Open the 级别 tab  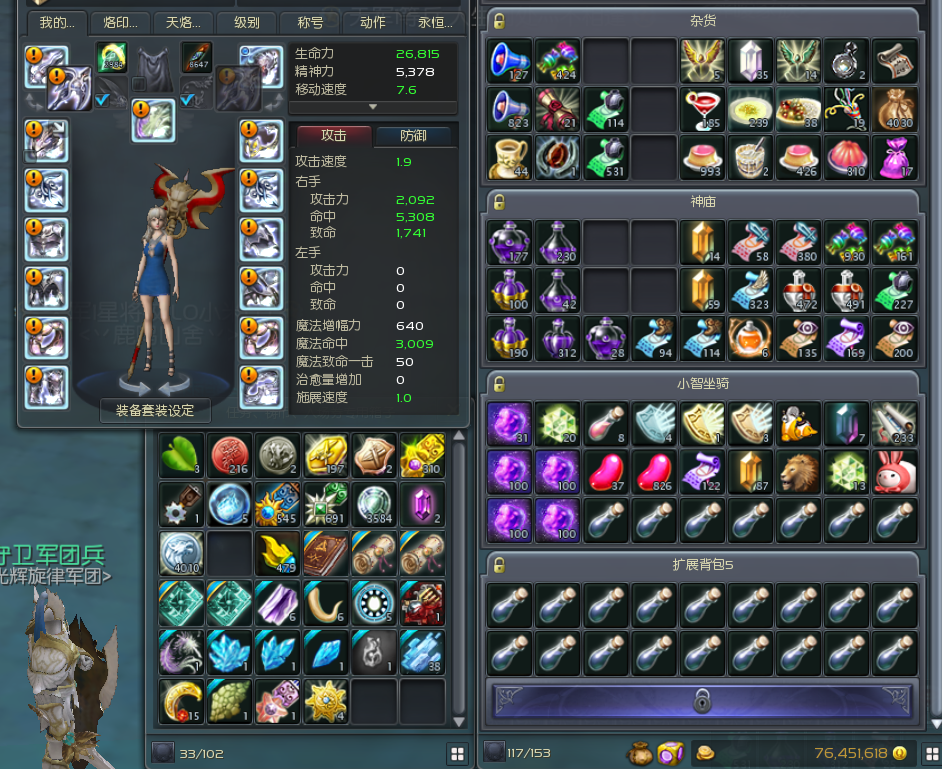pyautogui.click(x=245, y=22)
